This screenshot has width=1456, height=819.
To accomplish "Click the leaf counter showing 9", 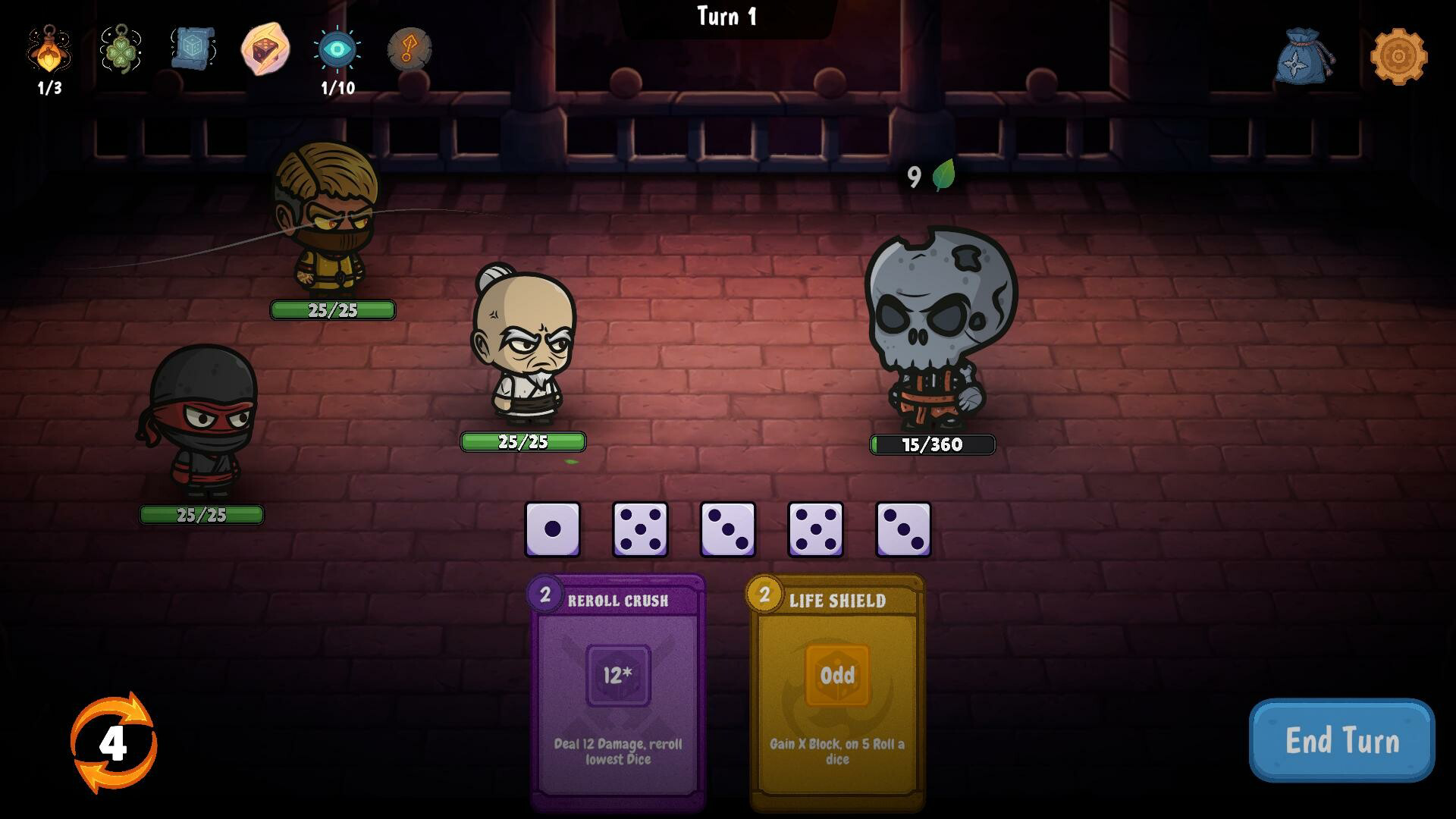I will (x=927, y=176).
